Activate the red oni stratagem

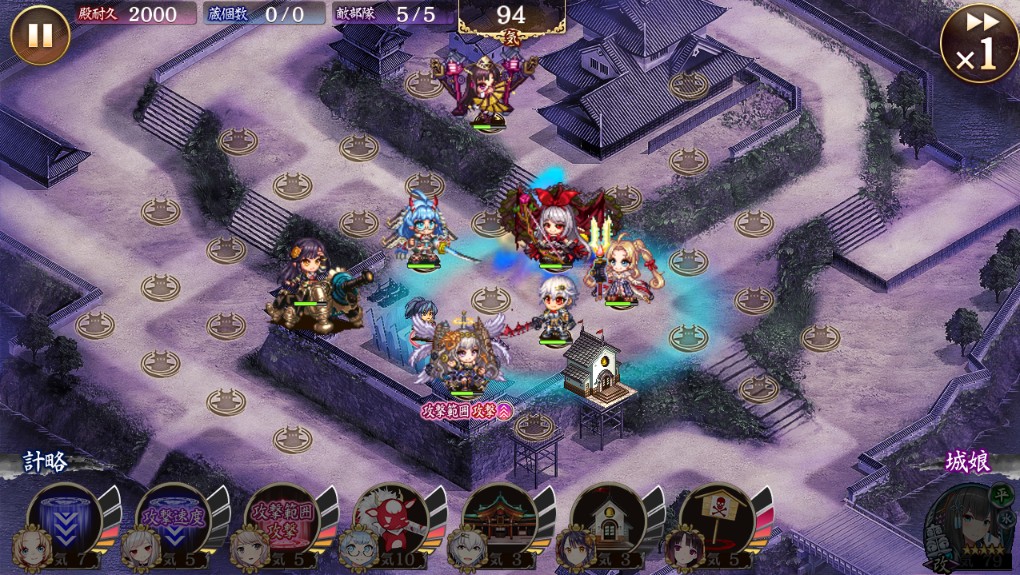(x=389, y=520)
